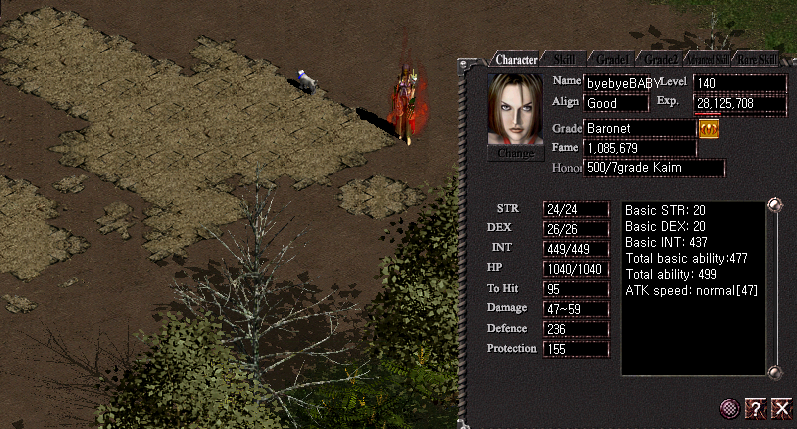Click the Change portrait button

coord(516,154)
